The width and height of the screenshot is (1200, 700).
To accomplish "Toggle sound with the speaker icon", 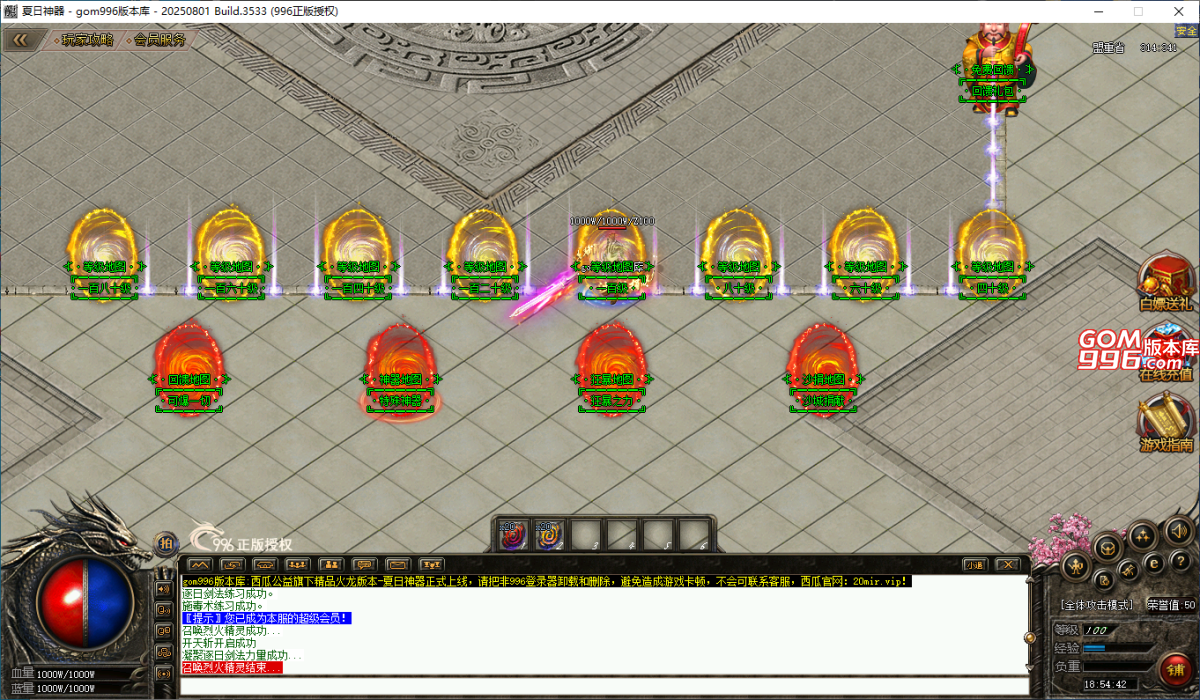I will tap(1177, 530).
